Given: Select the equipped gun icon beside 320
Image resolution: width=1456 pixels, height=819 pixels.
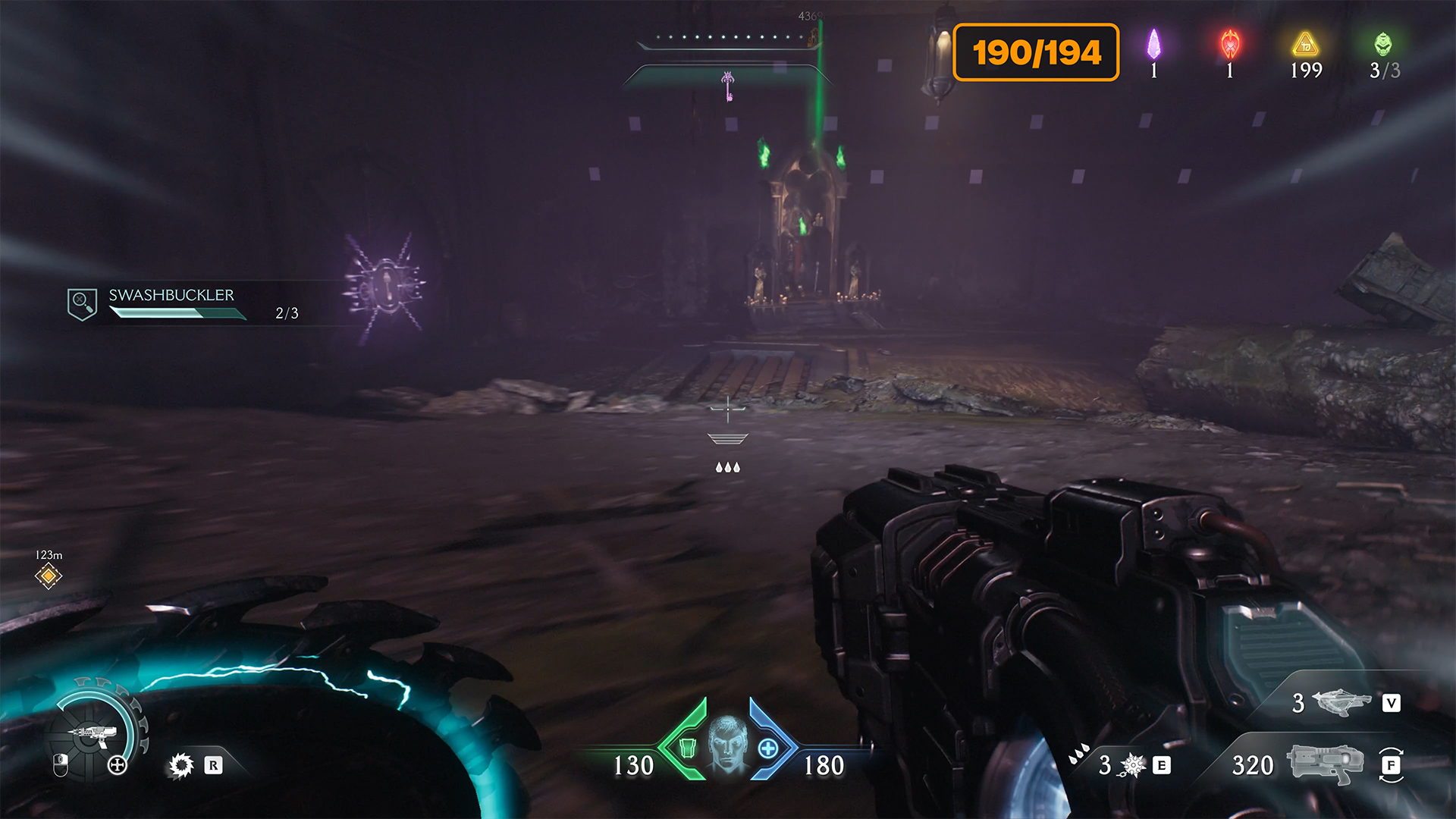Looking at the screenshot, I should tap(1325, 763).
